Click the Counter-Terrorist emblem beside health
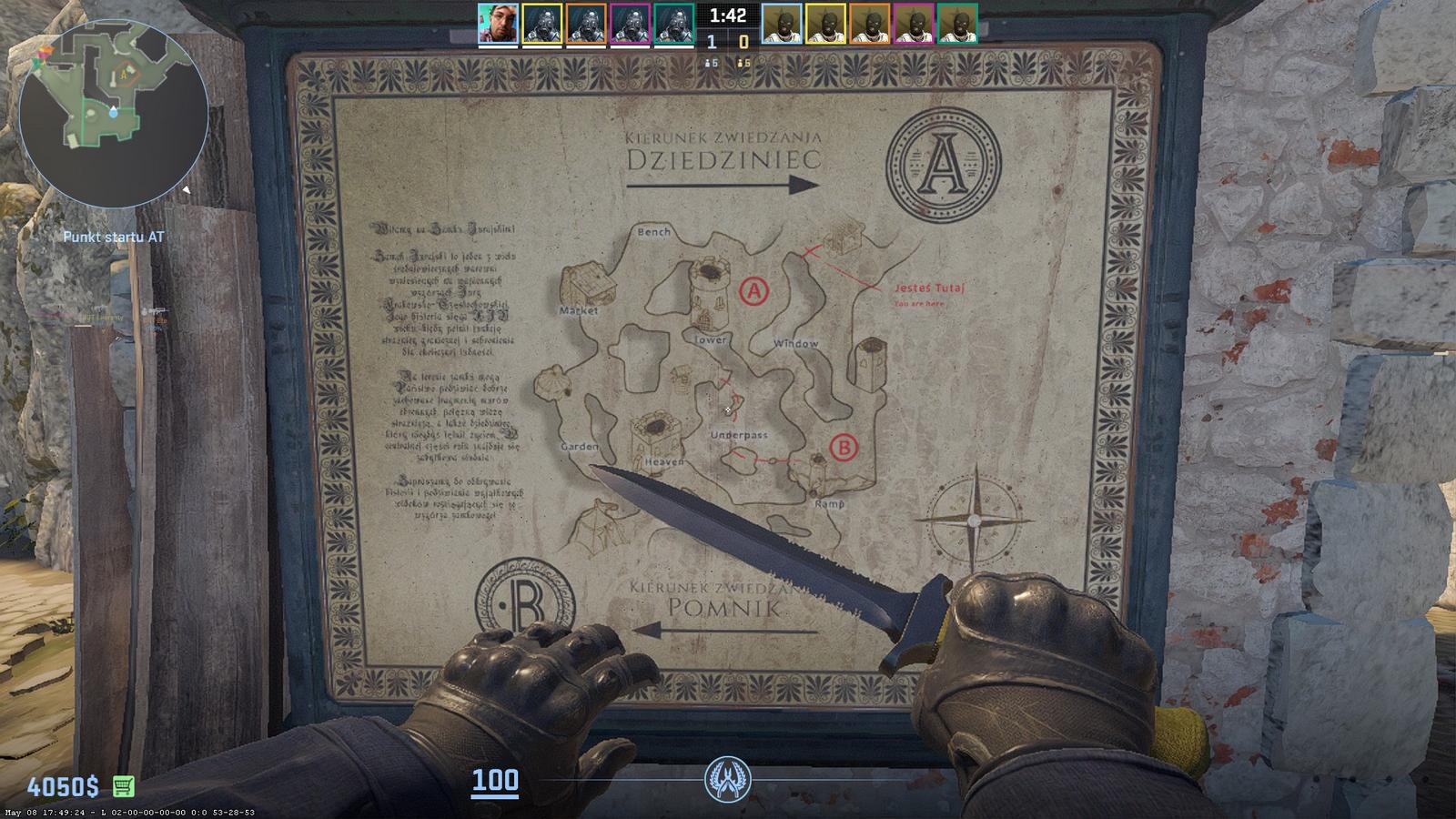 click(727, 780)
